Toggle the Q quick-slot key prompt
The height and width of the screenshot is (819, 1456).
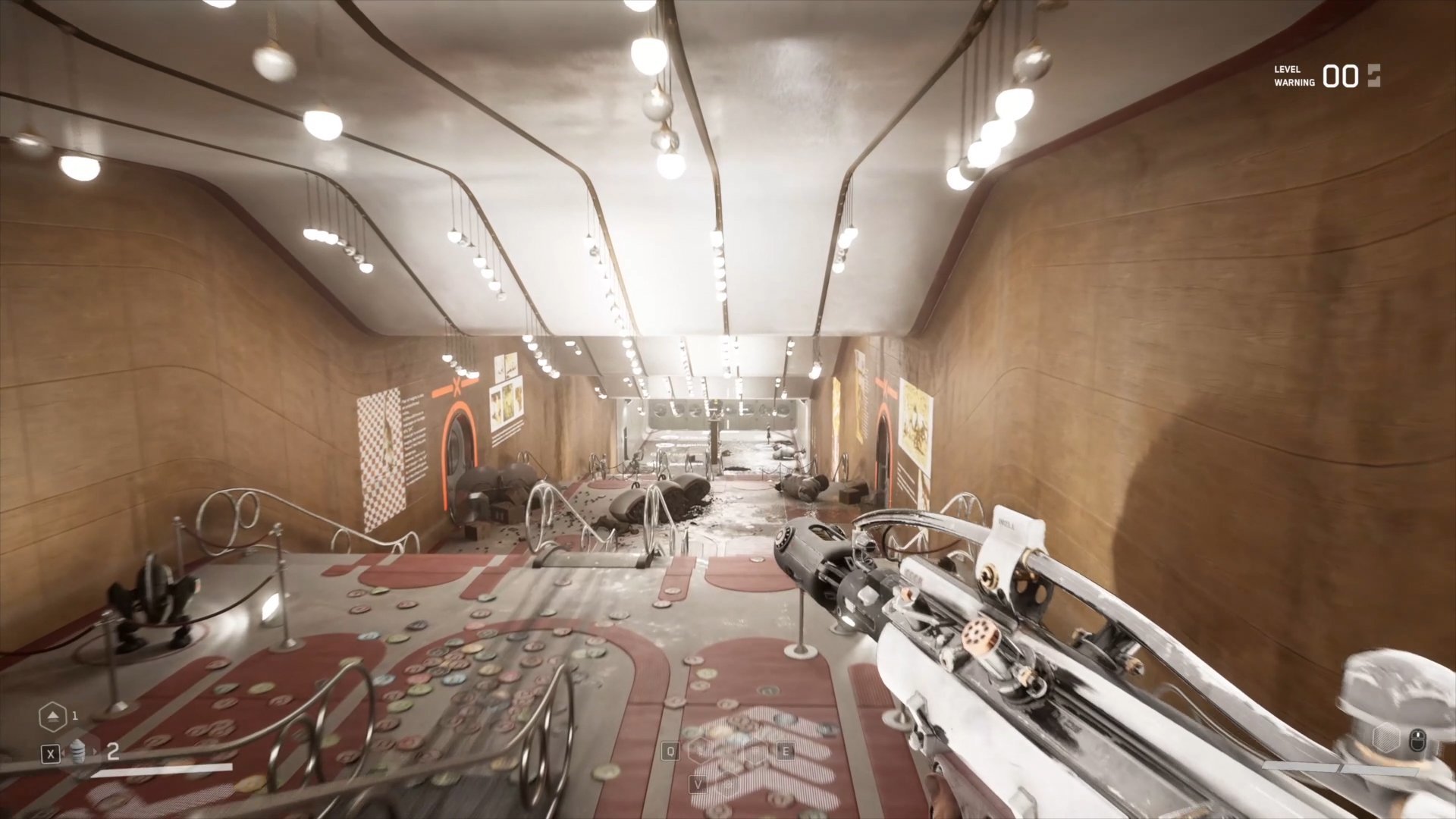pyautogui.click(x=671, y=752)
